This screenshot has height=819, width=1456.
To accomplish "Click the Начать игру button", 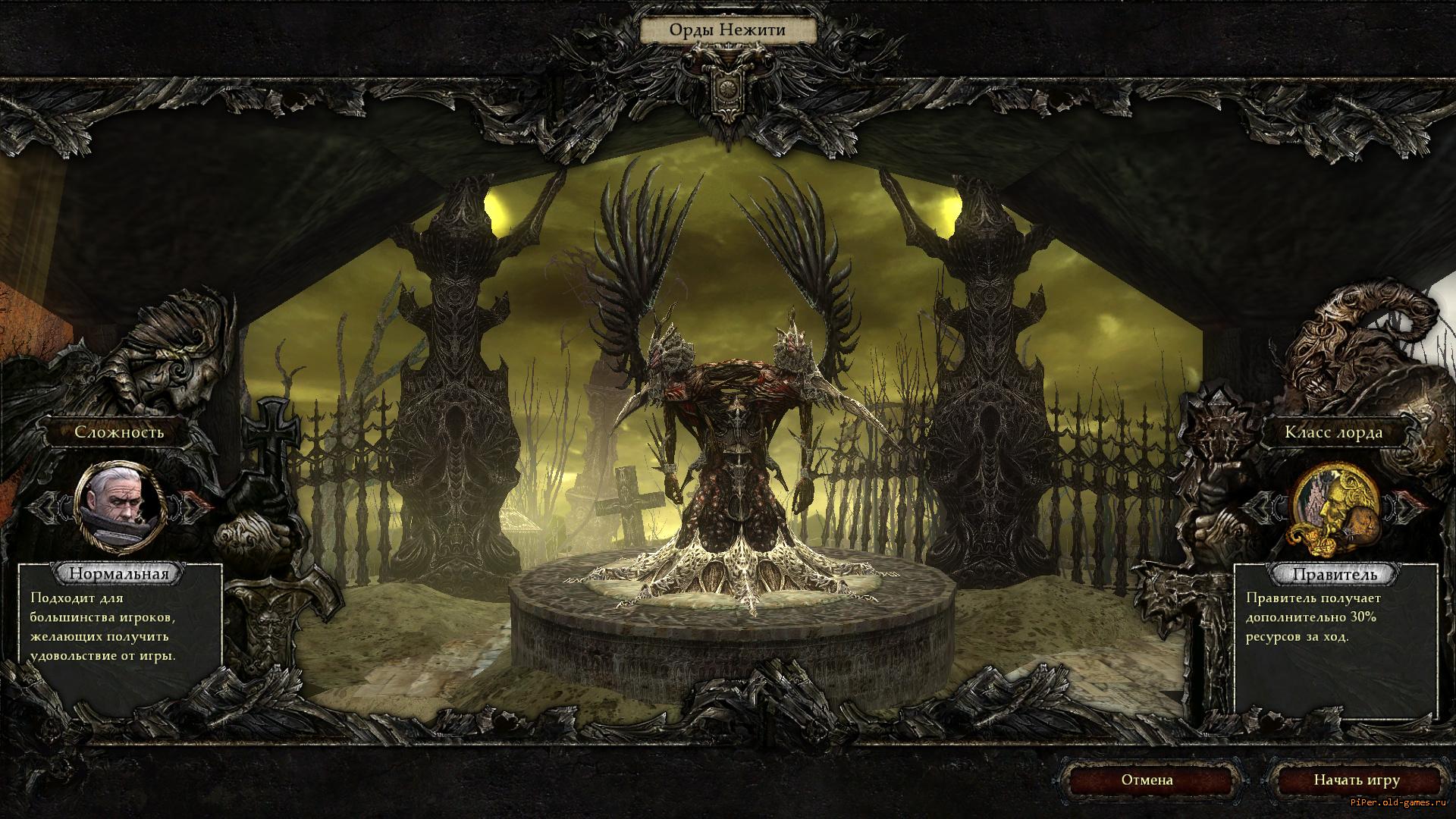I will pos(1356,780).
